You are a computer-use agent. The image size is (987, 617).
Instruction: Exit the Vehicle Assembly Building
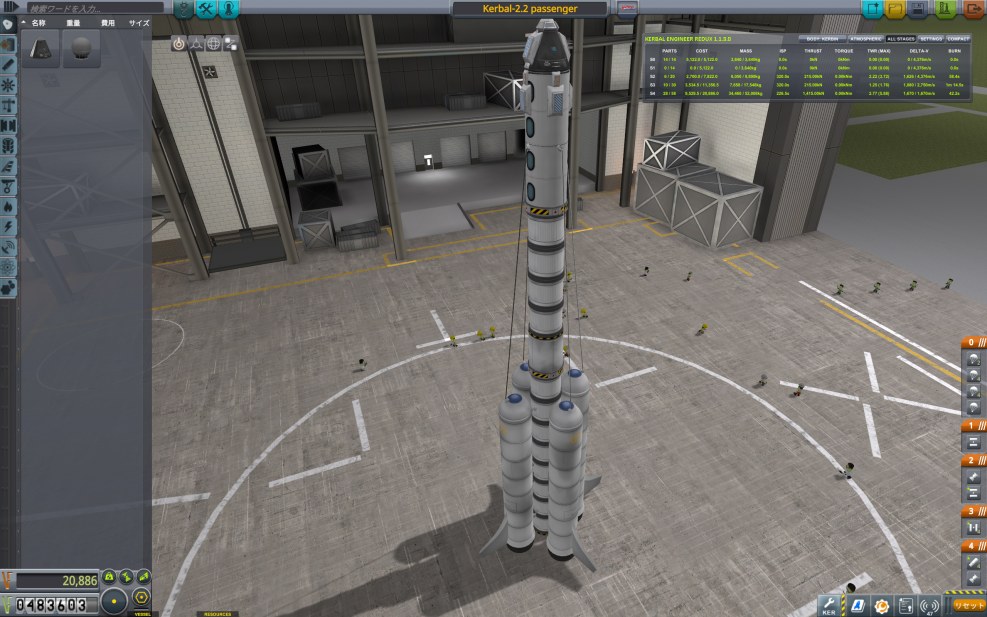tap(973, 9)
